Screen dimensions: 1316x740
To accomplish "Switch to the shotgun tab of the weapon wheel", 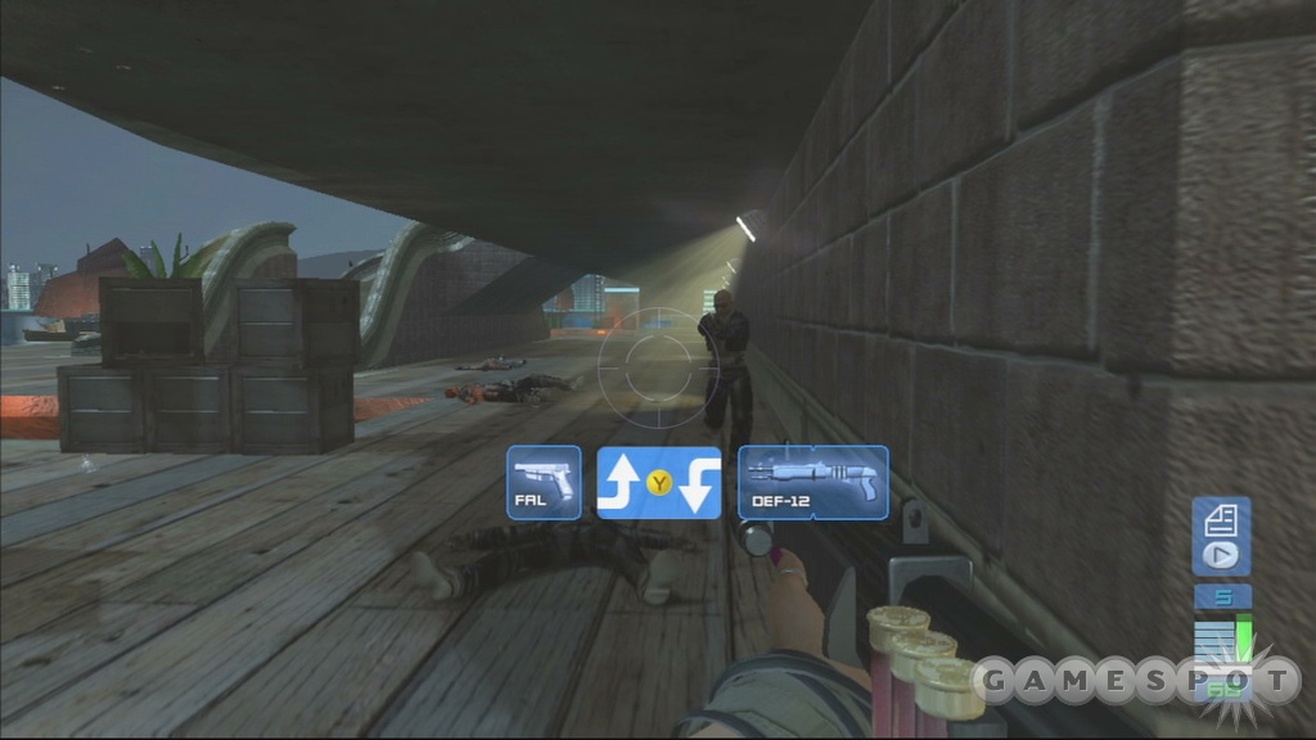I will point(812,482).
